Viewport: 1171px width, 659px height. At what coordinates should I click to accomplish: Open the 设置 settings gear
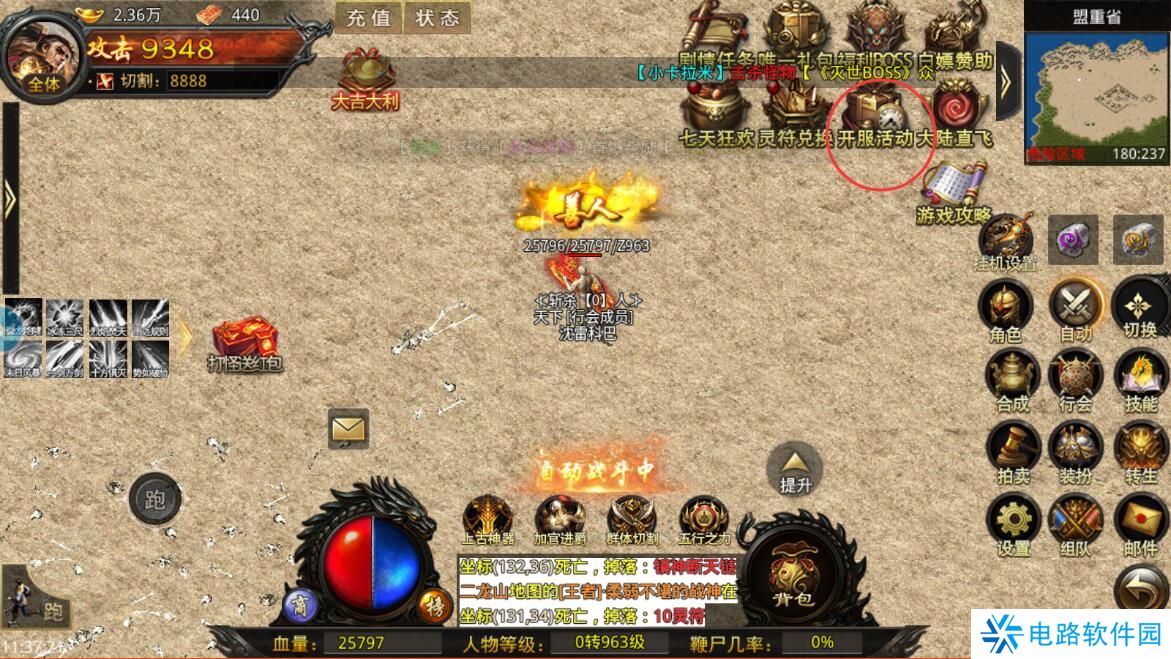click(1012, 522)
